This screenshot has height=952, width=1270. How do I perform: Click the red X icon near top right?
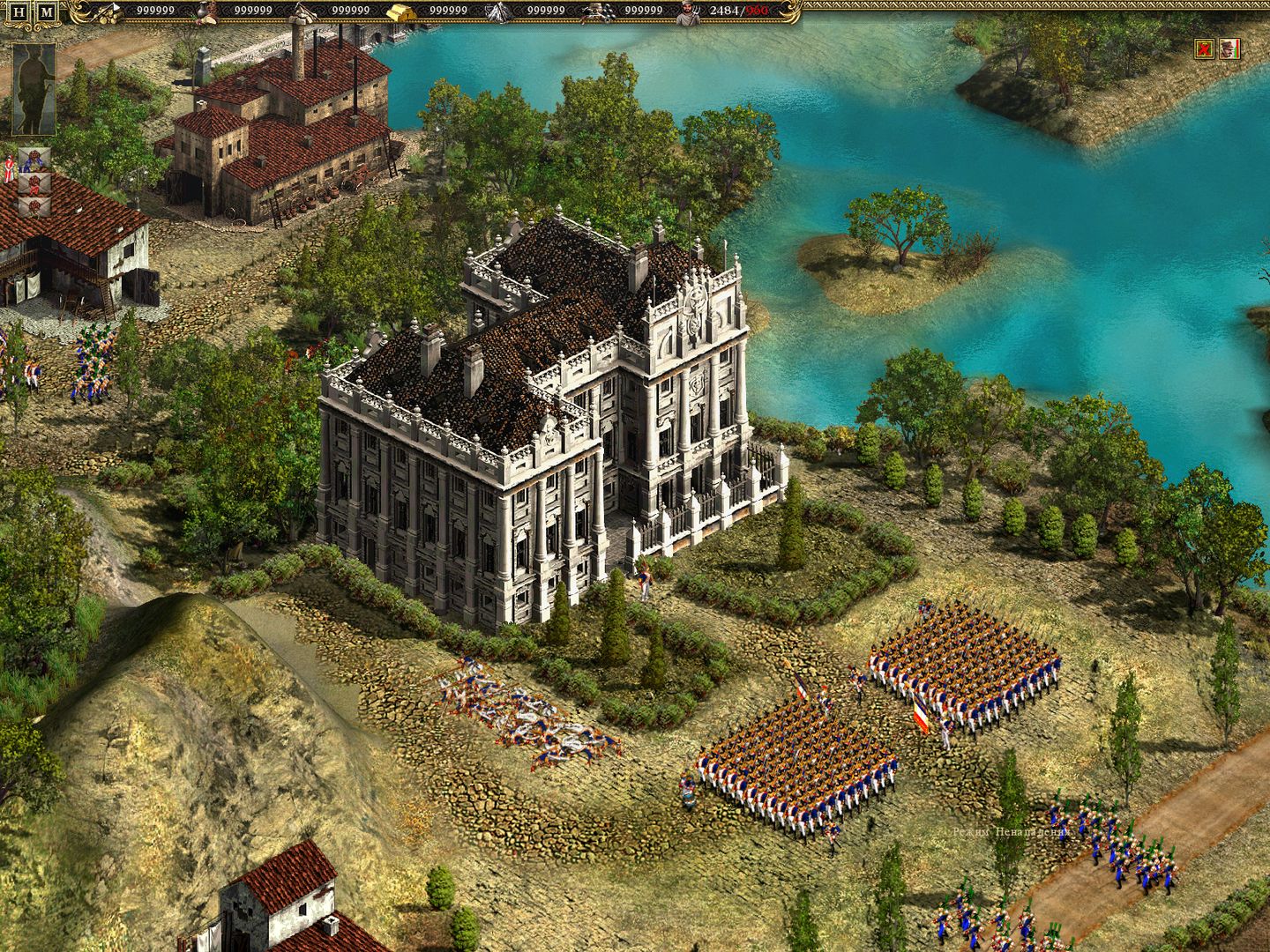point(1203,48)
